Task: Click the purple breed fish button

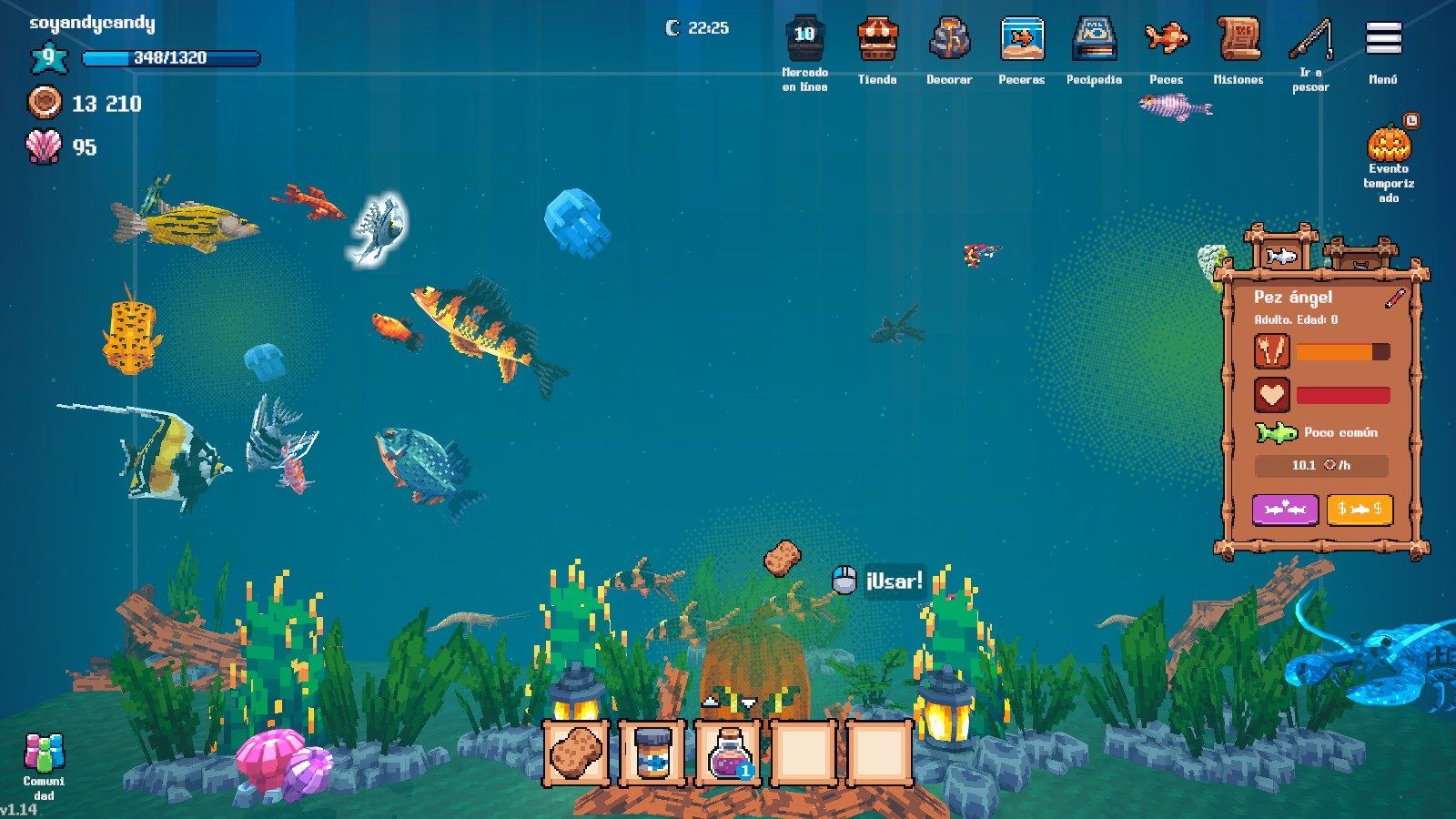Action: click(x=1285, y=510)
